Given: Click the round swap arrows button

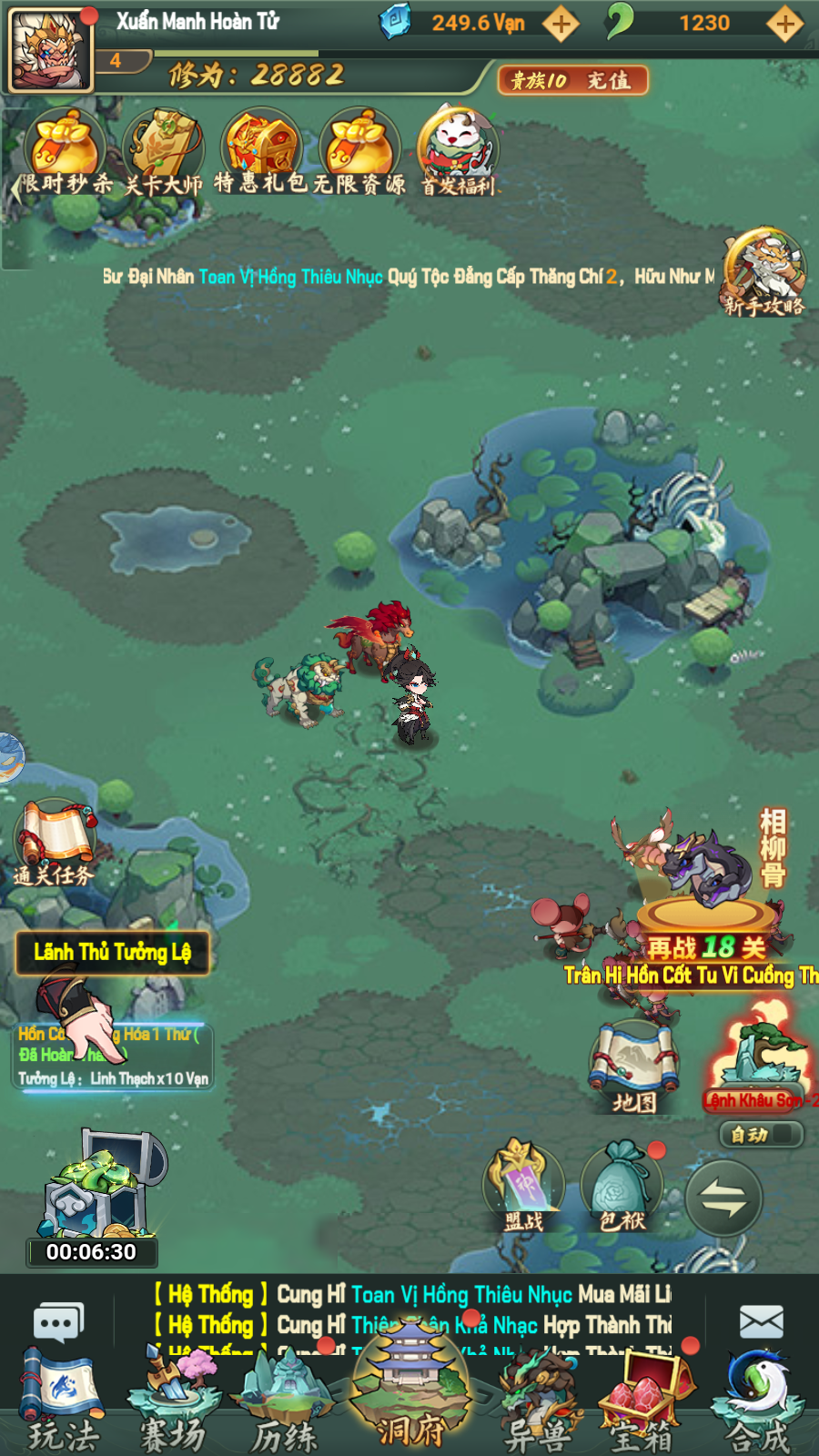Looking at the screenshot, I should click(723, 1198).
